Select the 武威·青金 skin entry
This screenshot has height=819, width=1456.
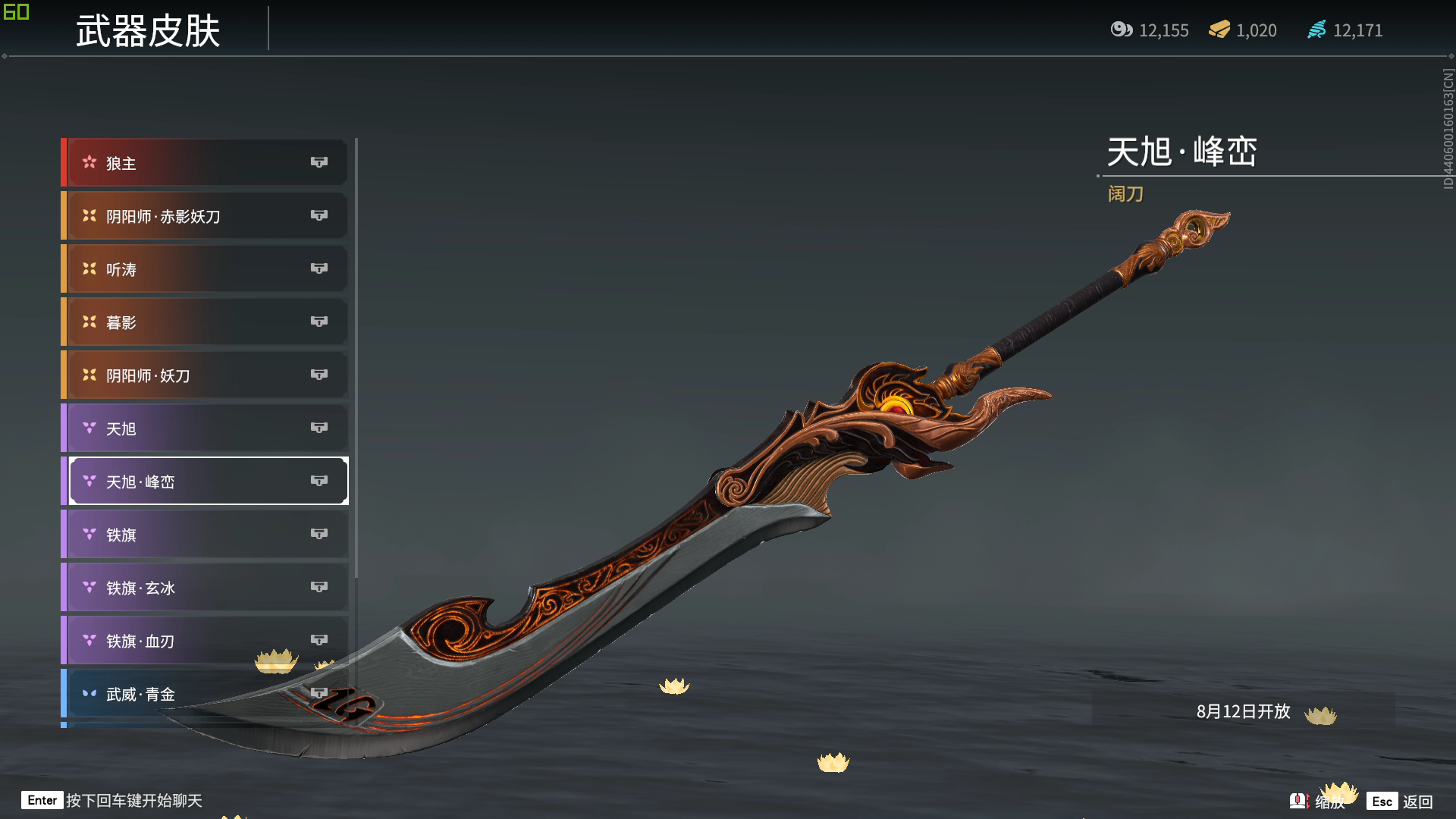click(x=205, y=694)
